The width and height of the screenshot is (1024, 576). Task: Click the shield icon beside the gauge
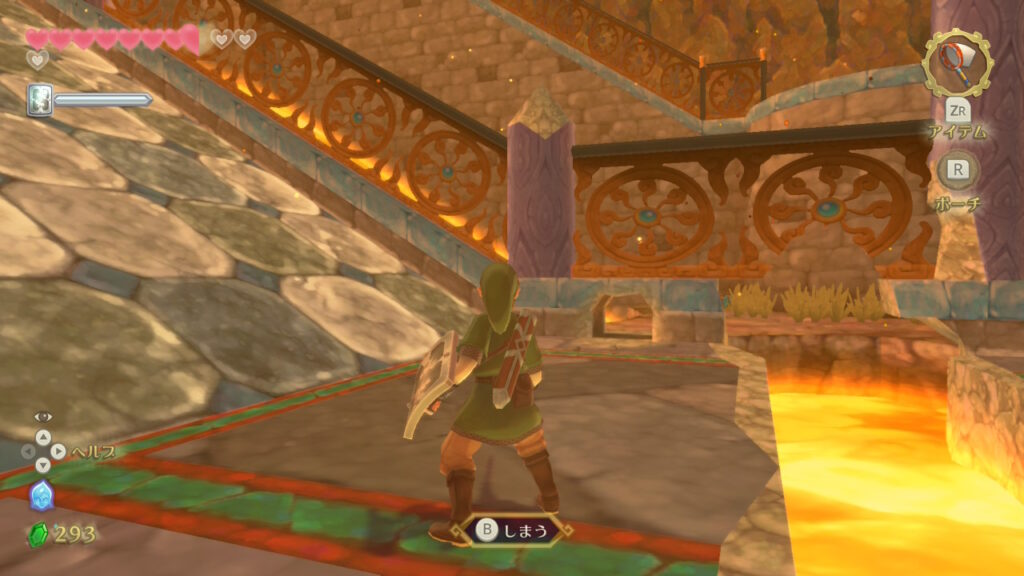[40, 100]
